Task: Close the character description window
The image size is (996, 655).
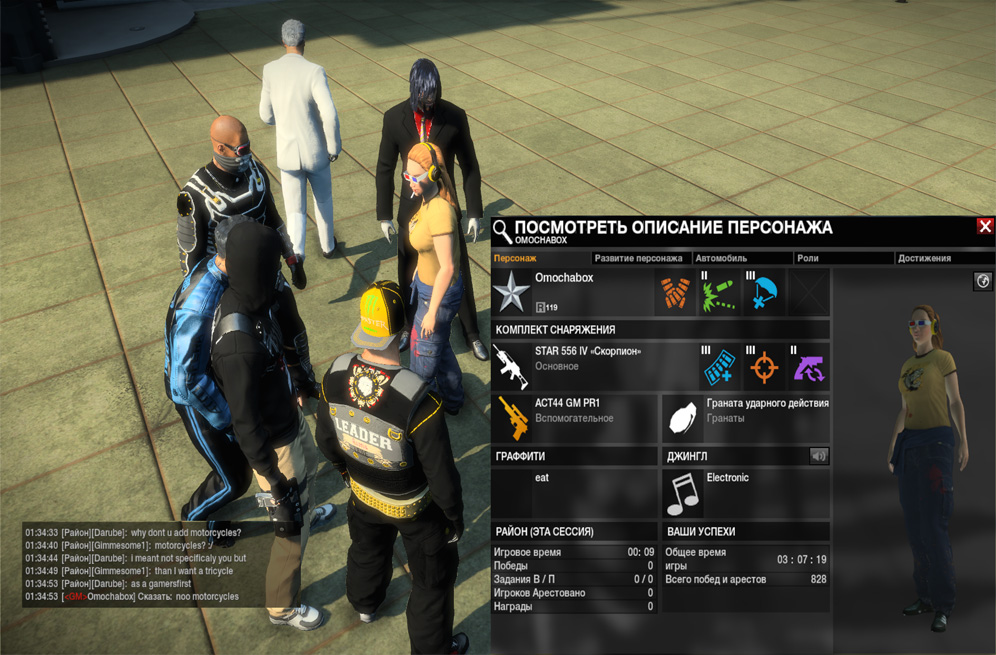Action: pyautogui.click(x=985, y=227)
